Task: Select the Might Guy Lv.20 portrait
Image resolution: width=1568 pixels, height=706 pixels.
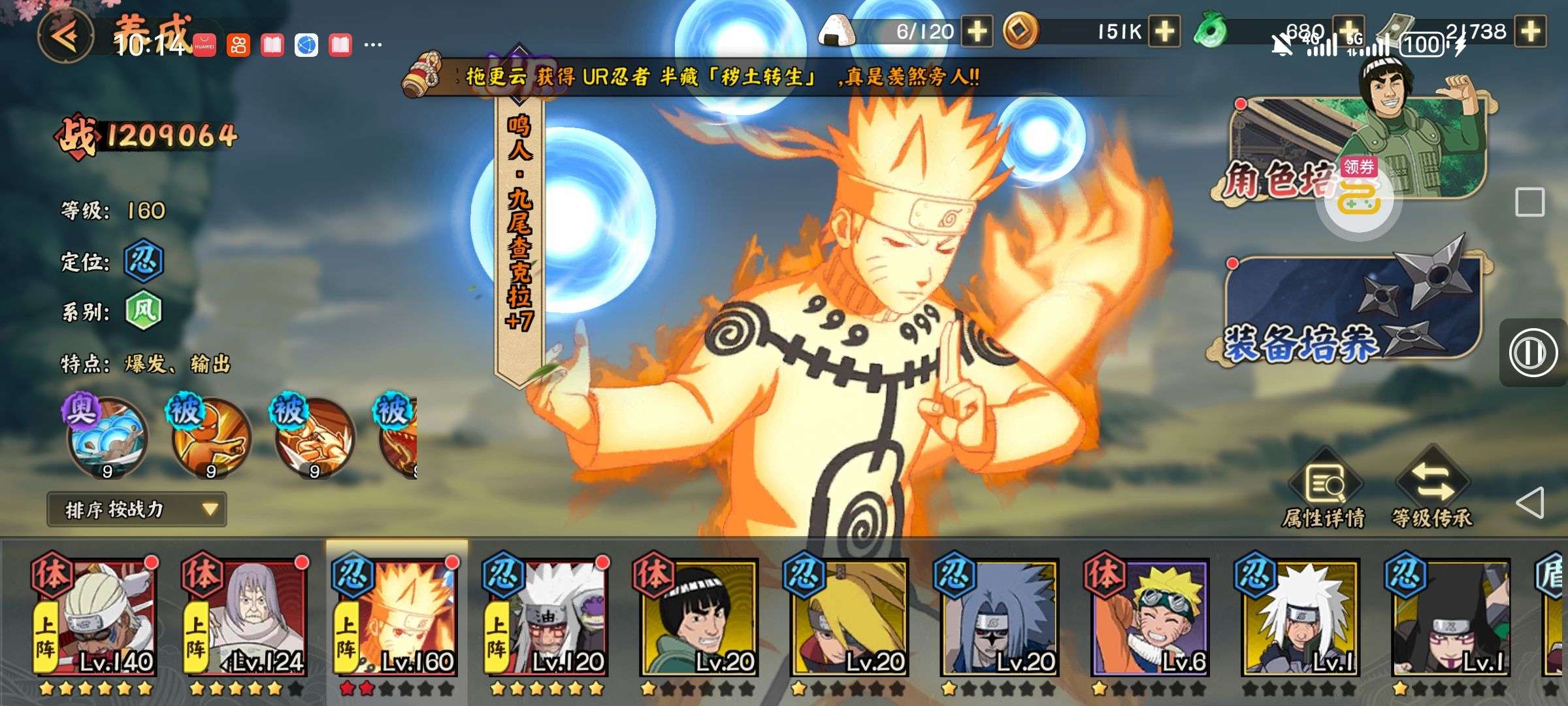Action: (698, 618)
